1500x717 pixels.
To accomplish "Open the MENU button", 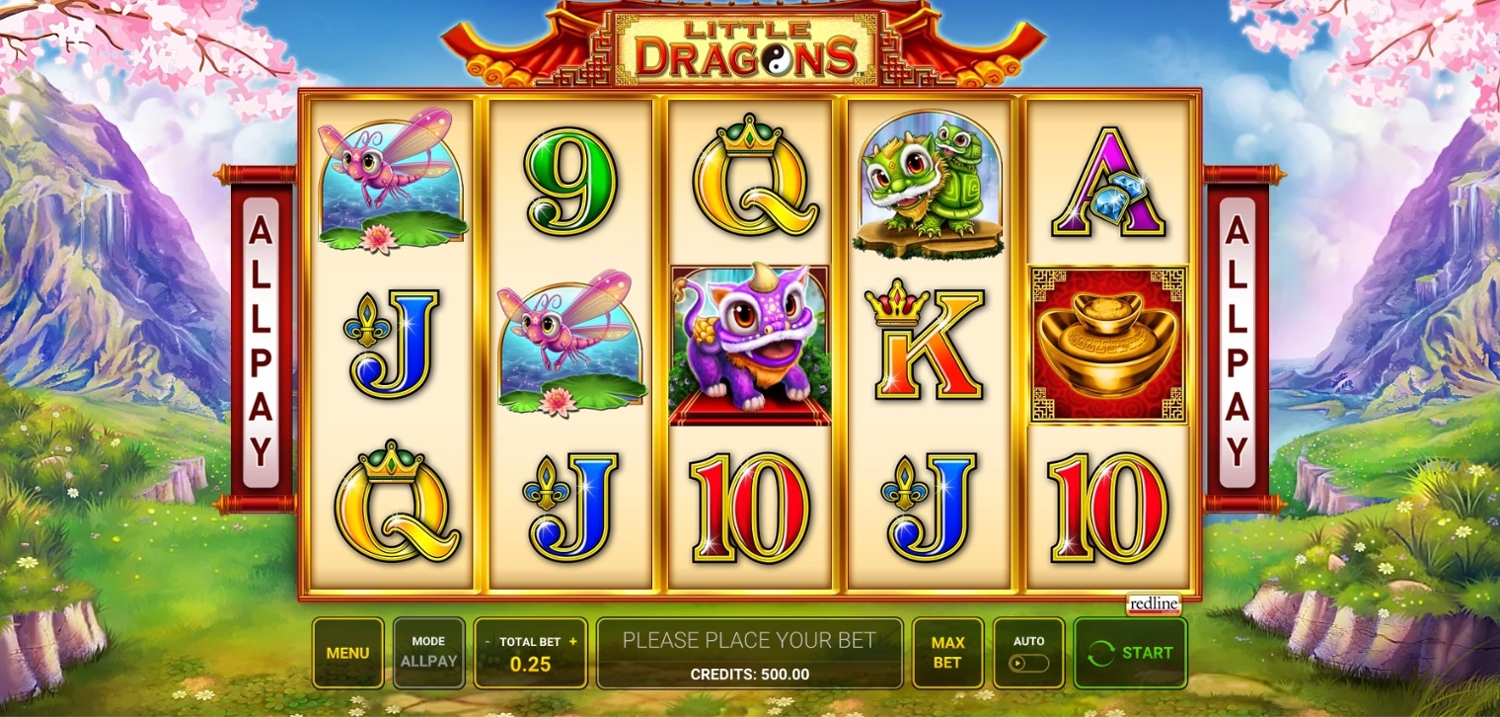I will (348, 653).
